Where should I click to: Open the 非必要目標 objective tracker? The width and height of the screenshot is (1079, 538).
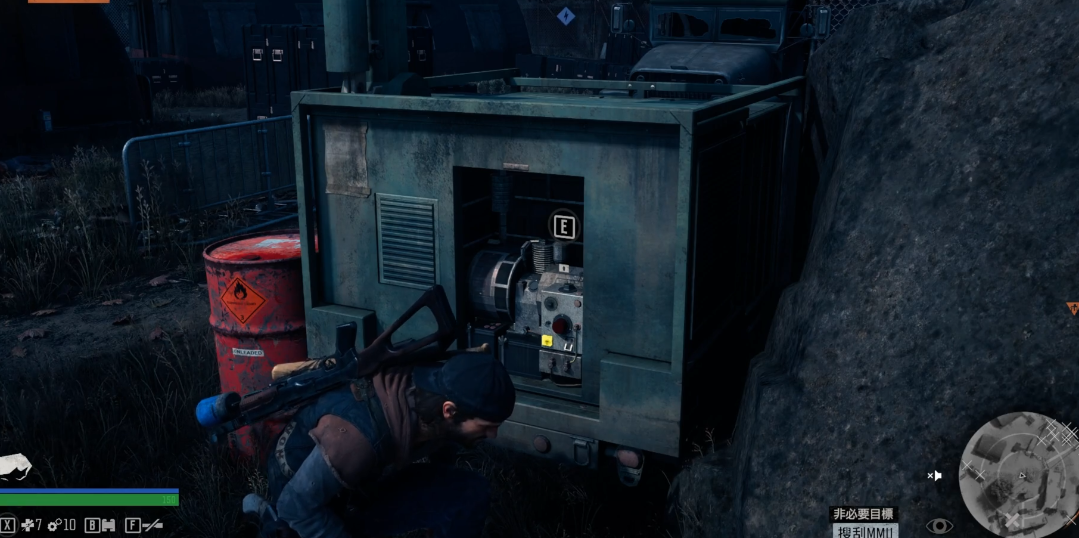[x=863, y=514]
